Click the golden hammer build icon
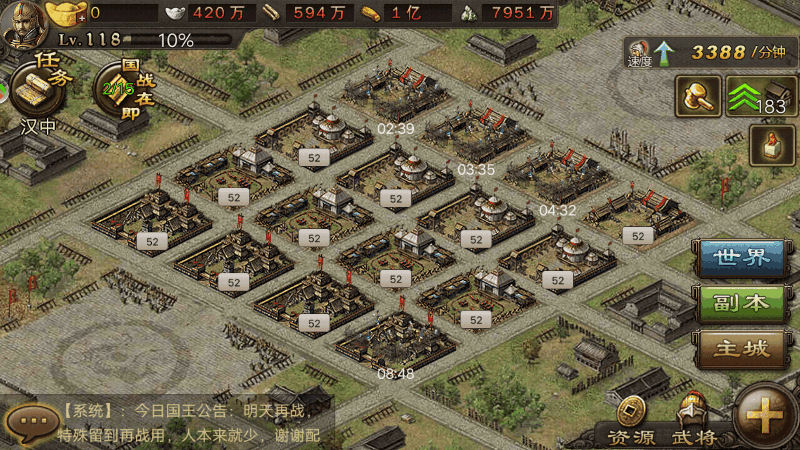Image resolution: width=800 pixels, height=450 pixels. (x=698, y=96)
